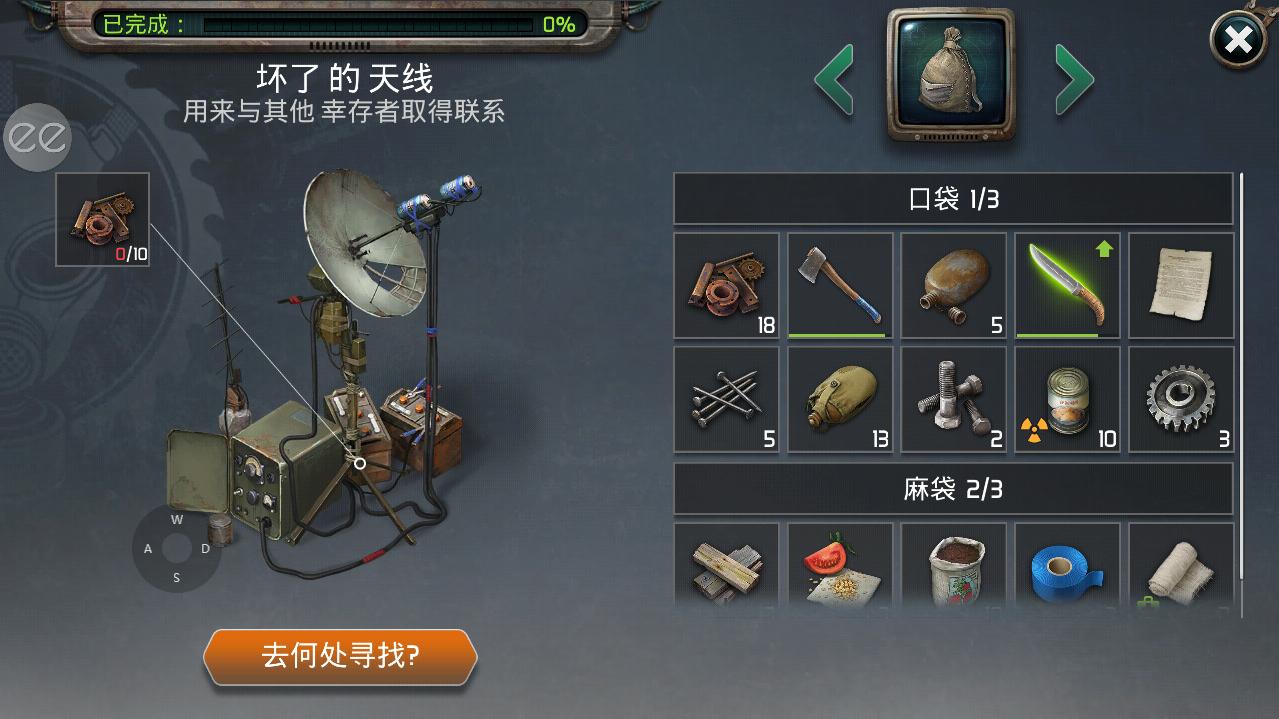Switch to previous container with left arrow
This screenshot has width=1279, height=719.
tap(834, 79)
